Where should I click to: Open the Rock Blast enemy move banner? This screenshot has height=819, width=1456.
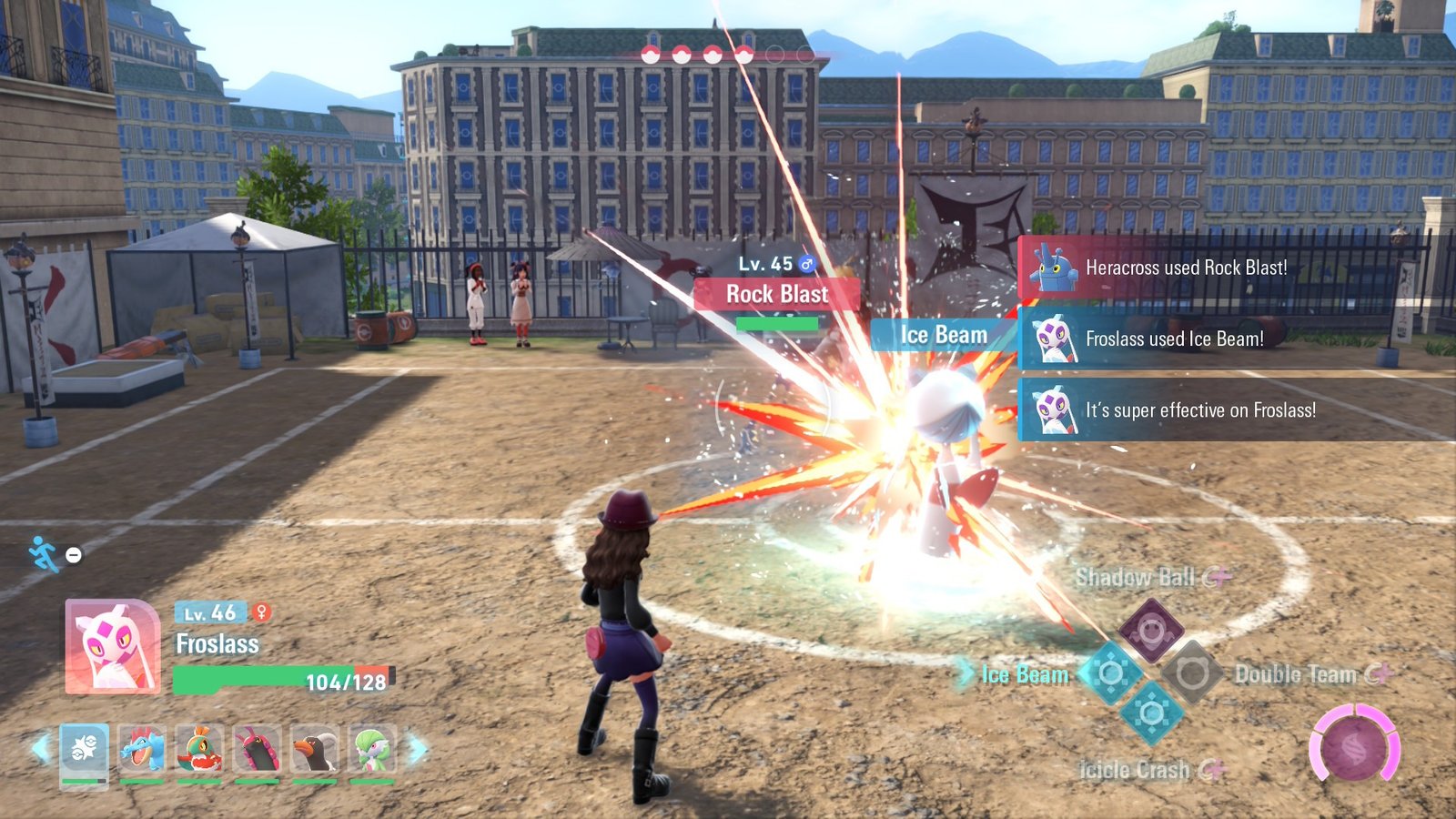pos(775,294)
